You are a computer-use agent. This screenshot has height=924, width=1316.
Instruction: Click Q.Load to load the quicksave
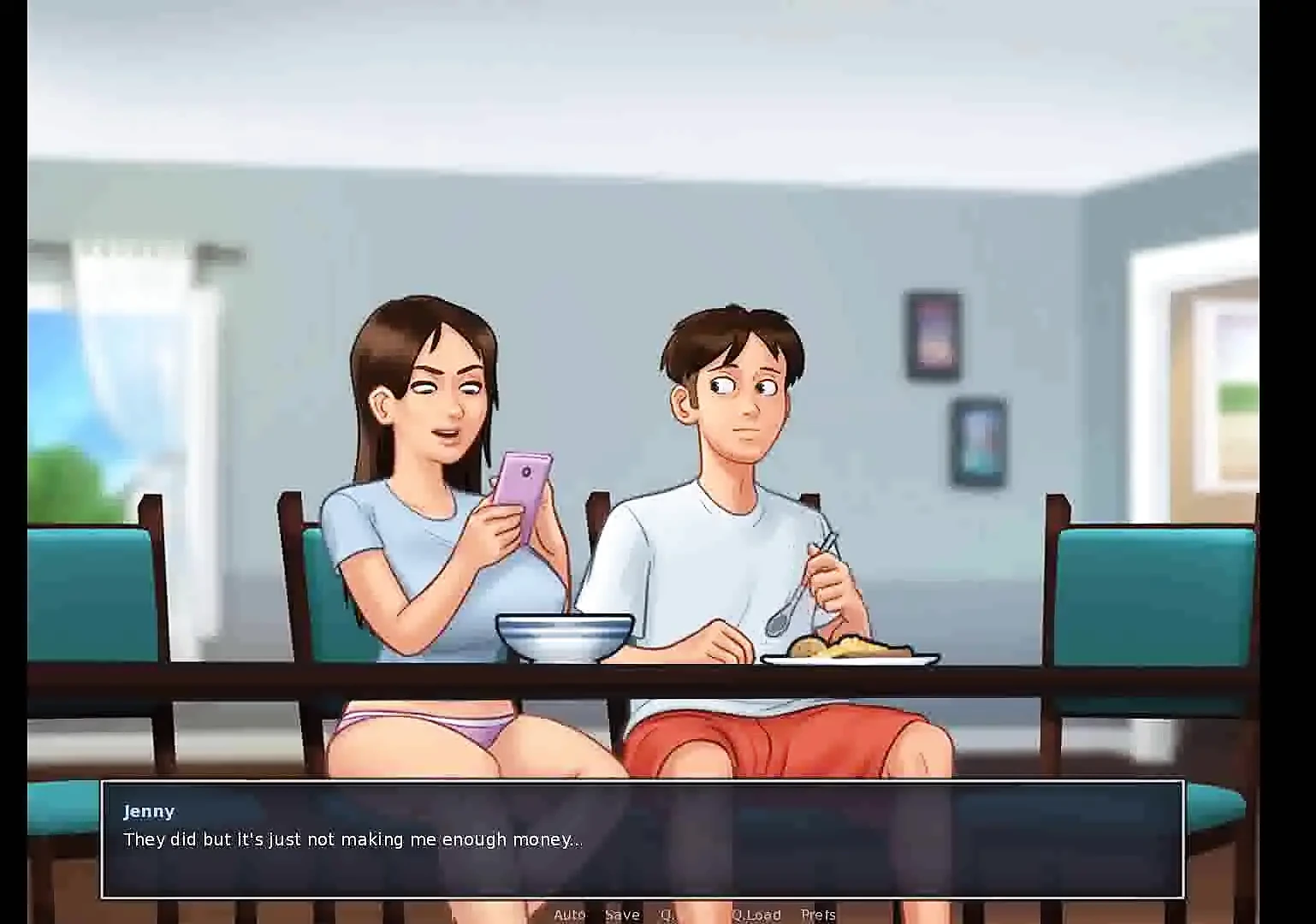(x=756, y=915)
